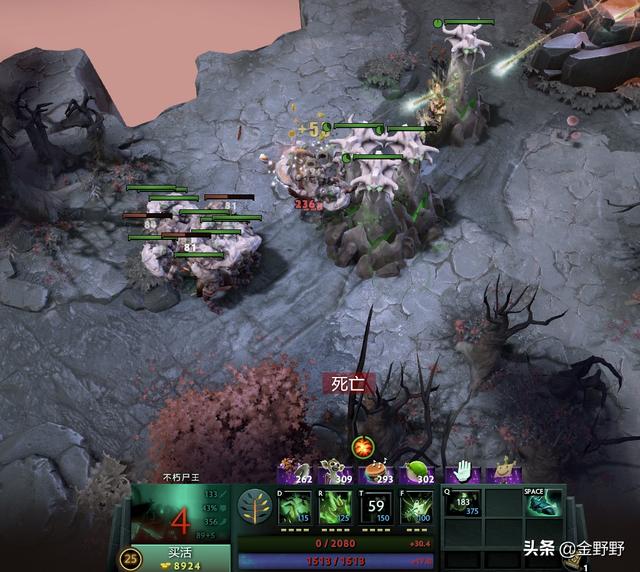Select the ability icon labeled F
Image resolution: width=640 pixels, height=572 pixels.
415,507
